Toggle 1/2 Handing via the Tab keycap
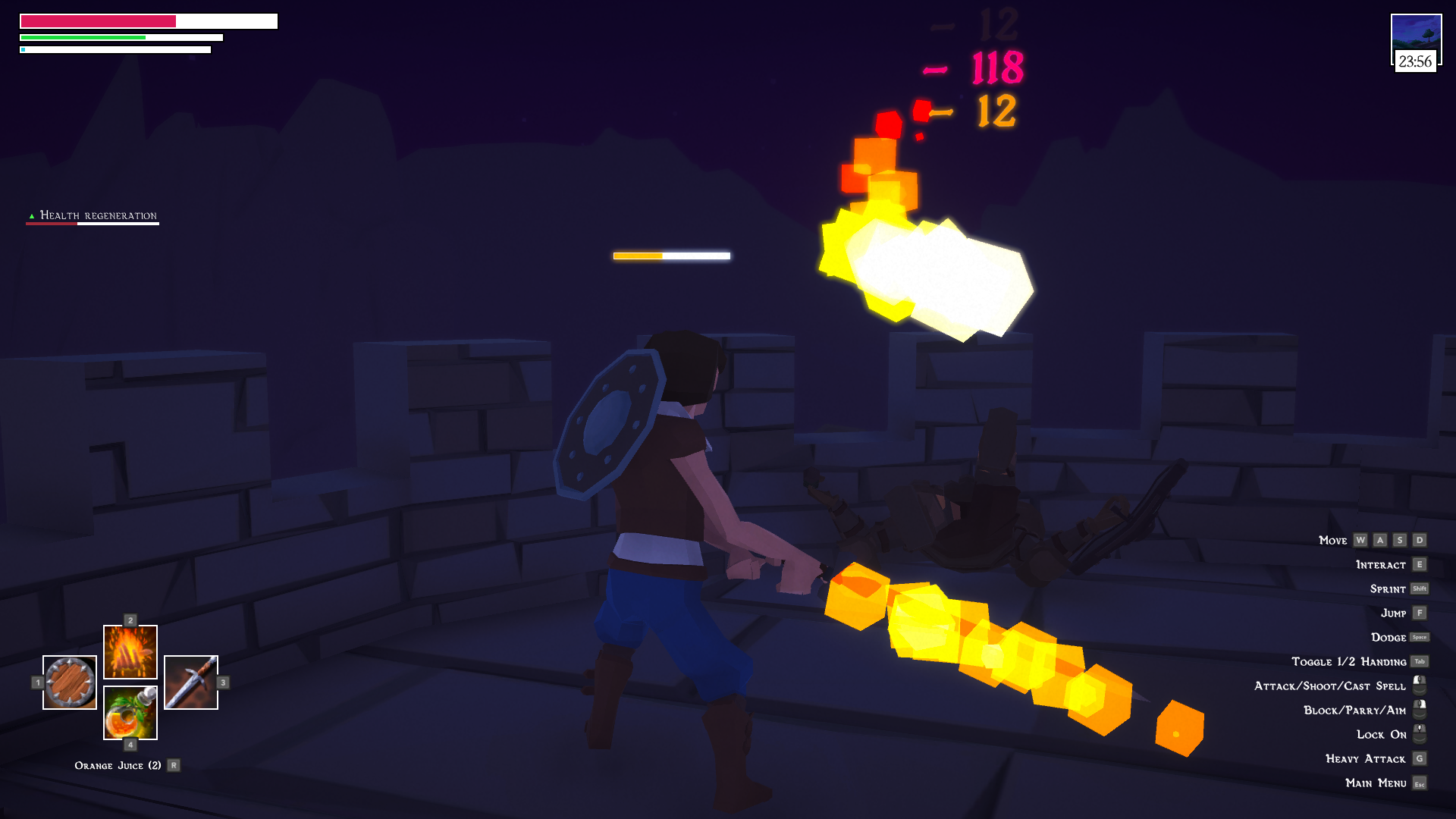The height and width of the screenshot is (819, 1456). (x=1420, y=661)
